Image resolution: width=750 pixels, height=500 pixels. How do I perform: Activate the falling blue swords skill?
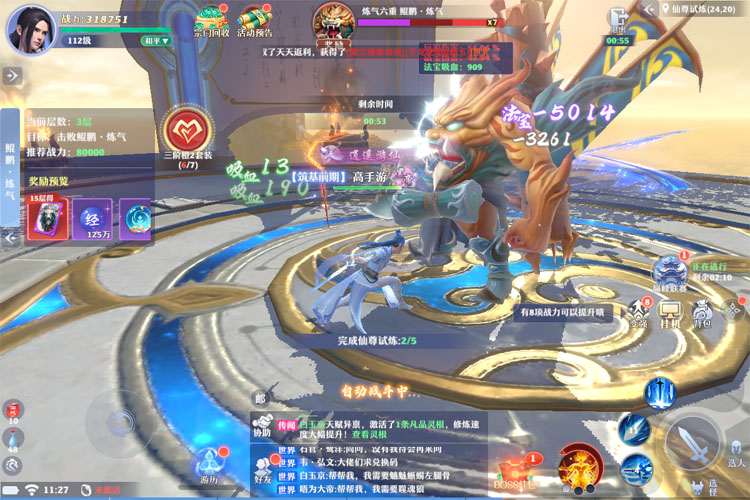(x=659, y=392)
